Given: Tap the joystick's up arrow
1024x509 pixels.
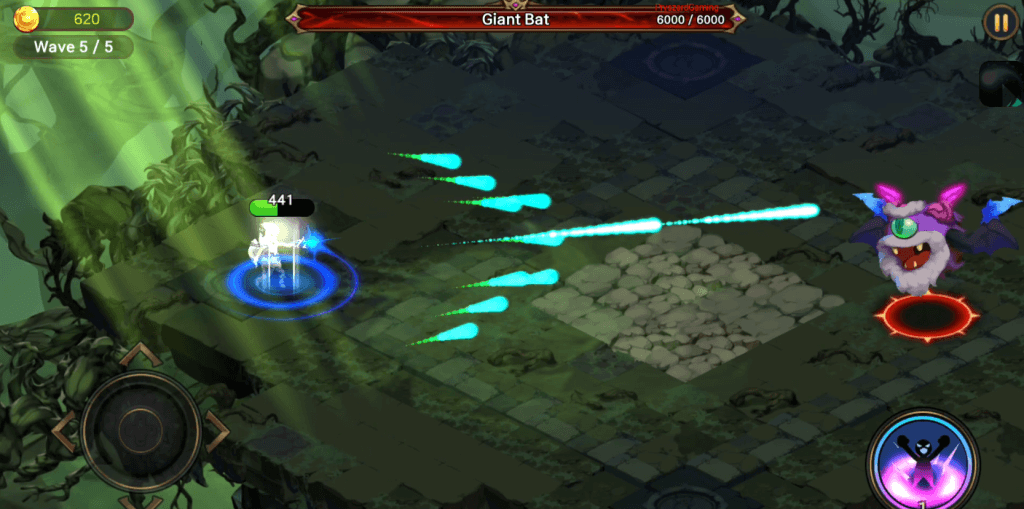Looking at the screenshot, I should pyautogui.click(x=140, y=354).
